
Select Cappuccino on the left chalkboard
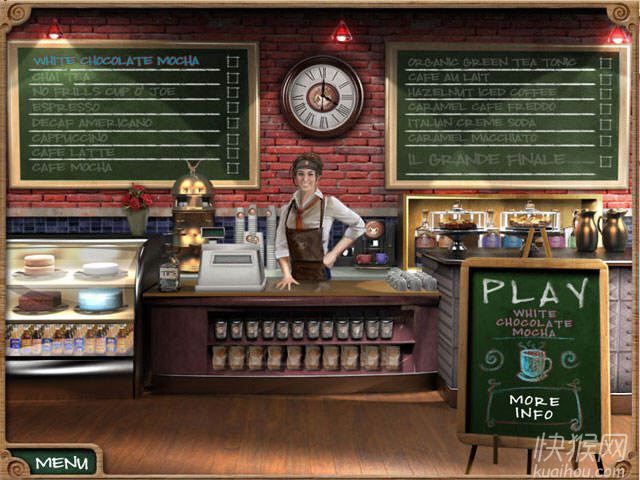pos(72,137)
